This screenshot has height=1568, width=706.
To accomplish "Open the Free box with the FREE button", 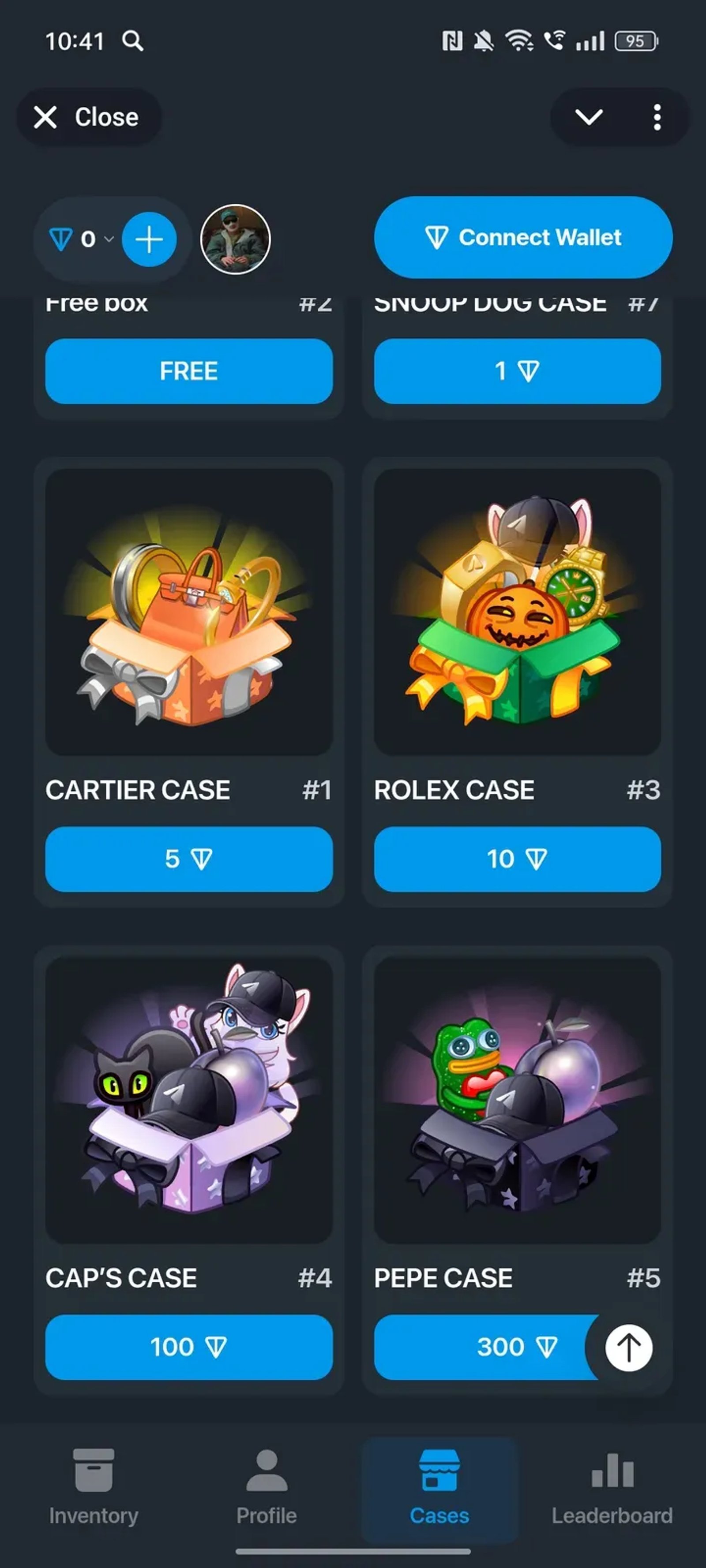I will pyautogui.click(x=188, y=371).
